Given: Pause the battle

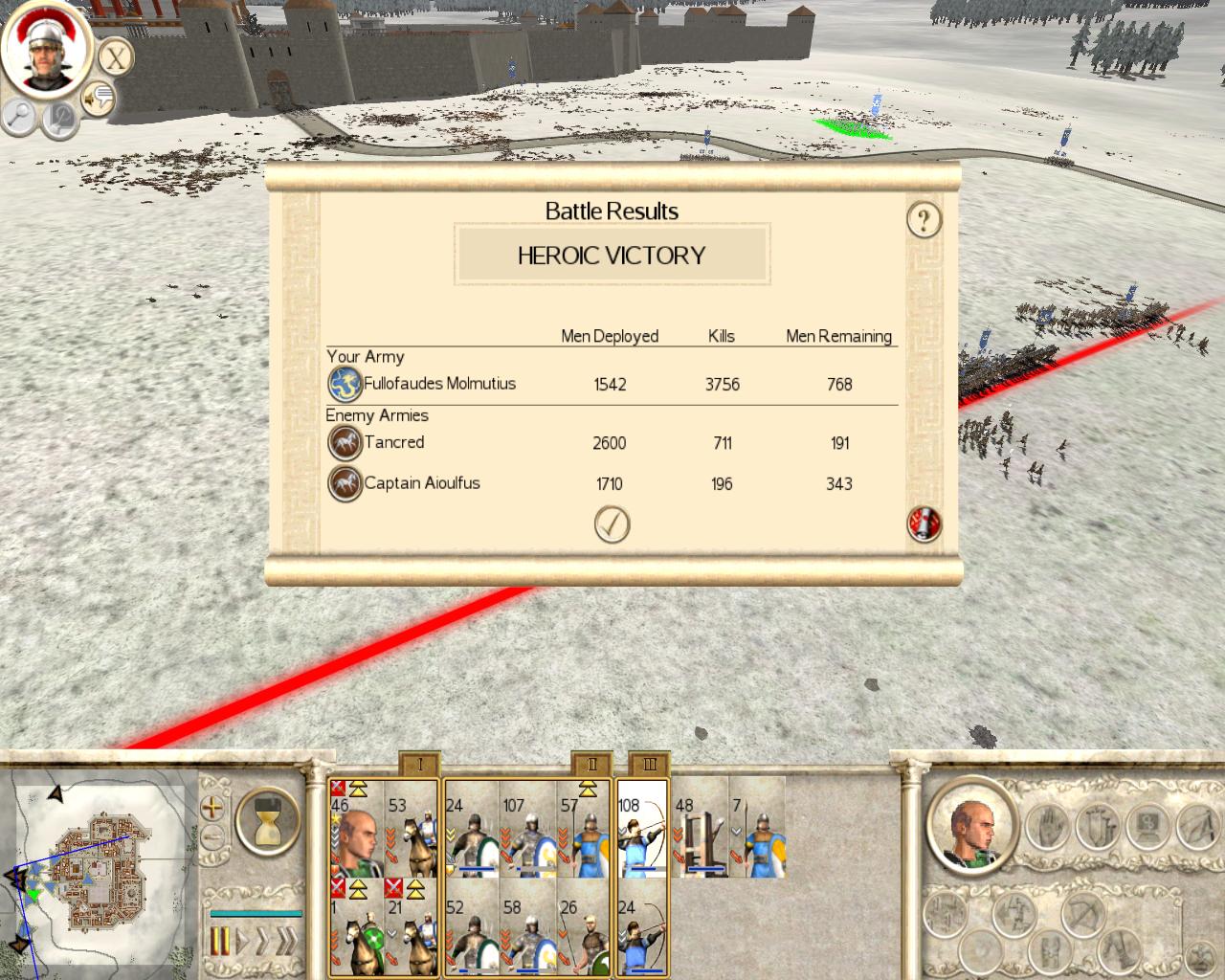Looking at the screenshot, I should pos(220,942).
